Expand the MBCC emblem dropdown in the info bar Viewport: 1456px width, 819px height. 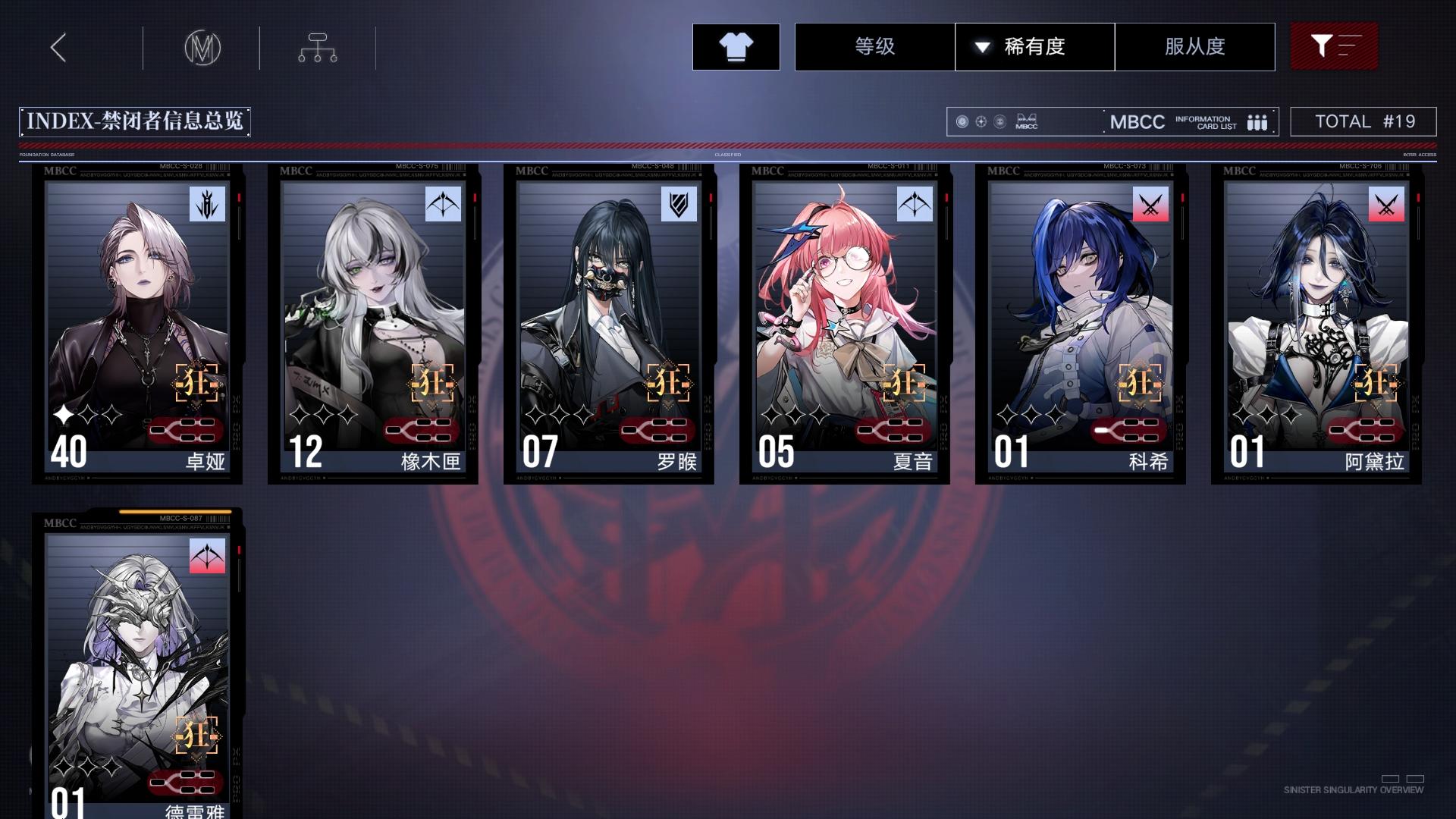point(1027,121)
